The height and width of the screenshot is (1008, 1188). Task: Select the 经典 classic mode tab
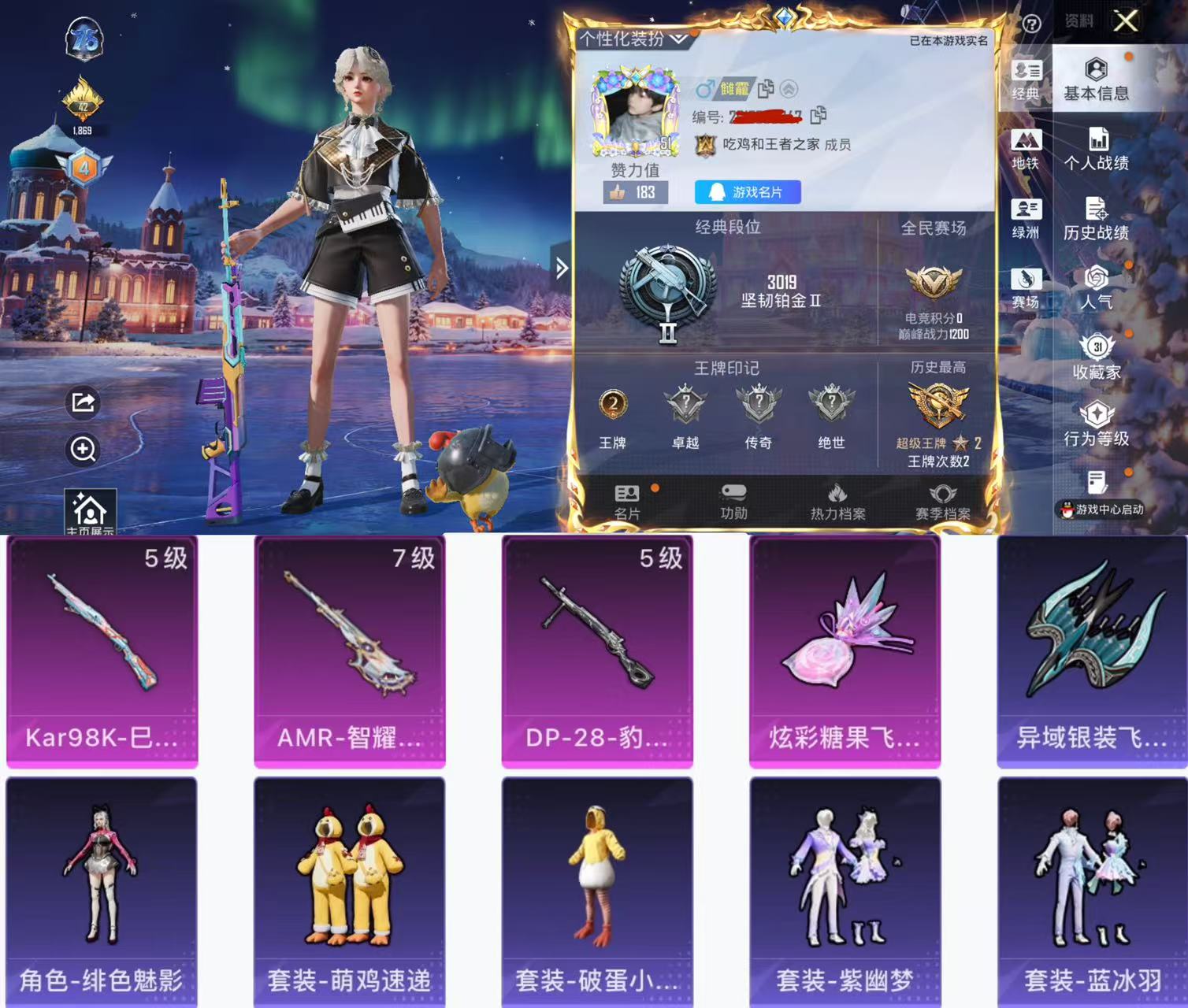[x=1026, y=80]
